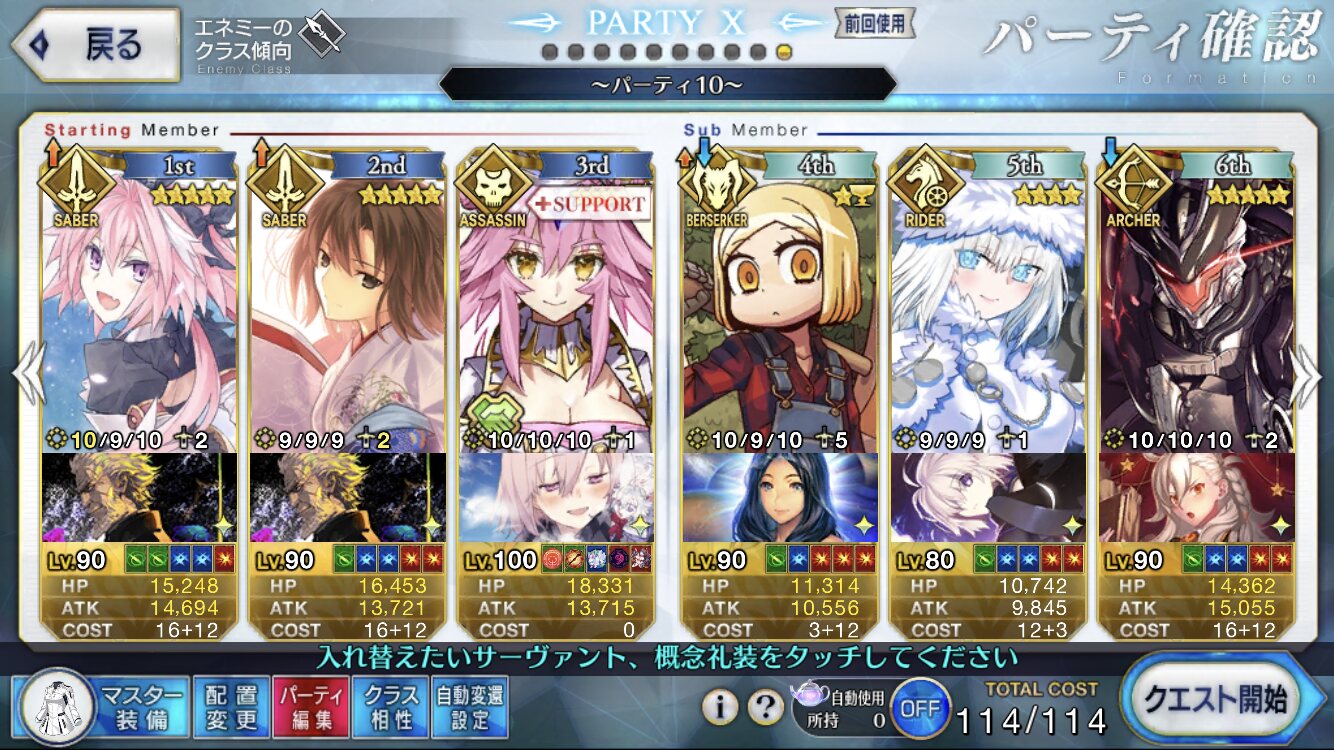Image resolution: width=1334 pixels, height=750 pixels.
Task: Open パーティ編集 party edit
Action: (x=311, y=706)
